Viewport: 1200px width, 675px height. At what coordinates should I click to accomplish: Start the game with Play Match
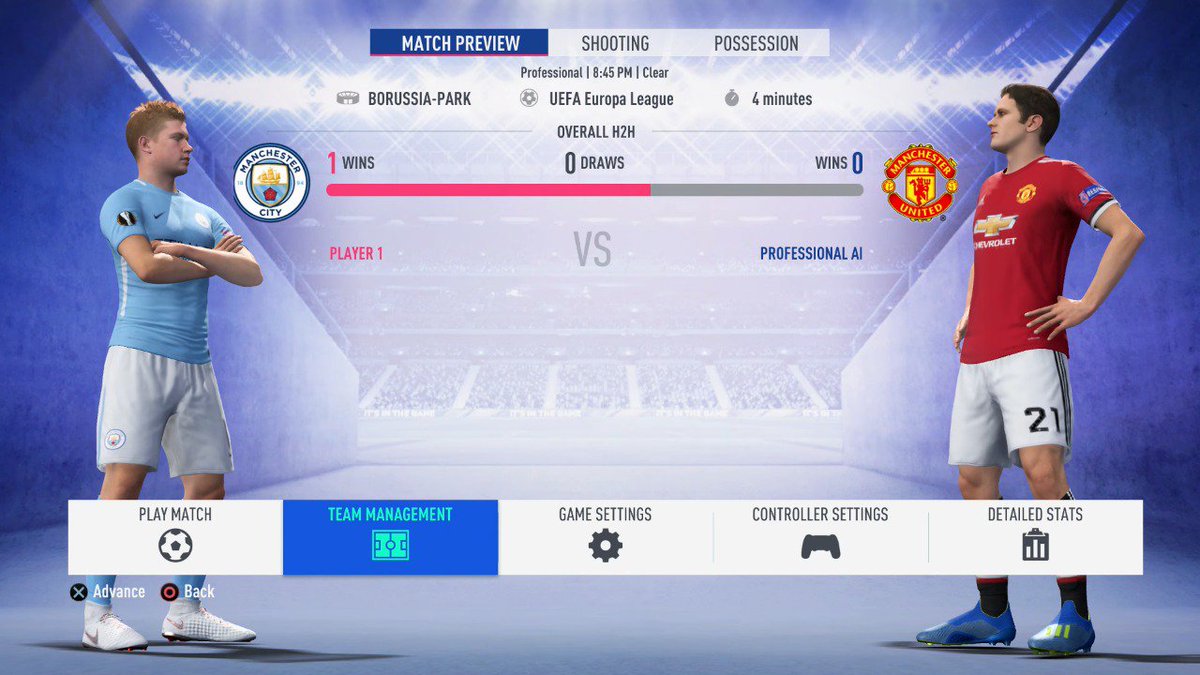pyautogui.click(x=175, y=537)
